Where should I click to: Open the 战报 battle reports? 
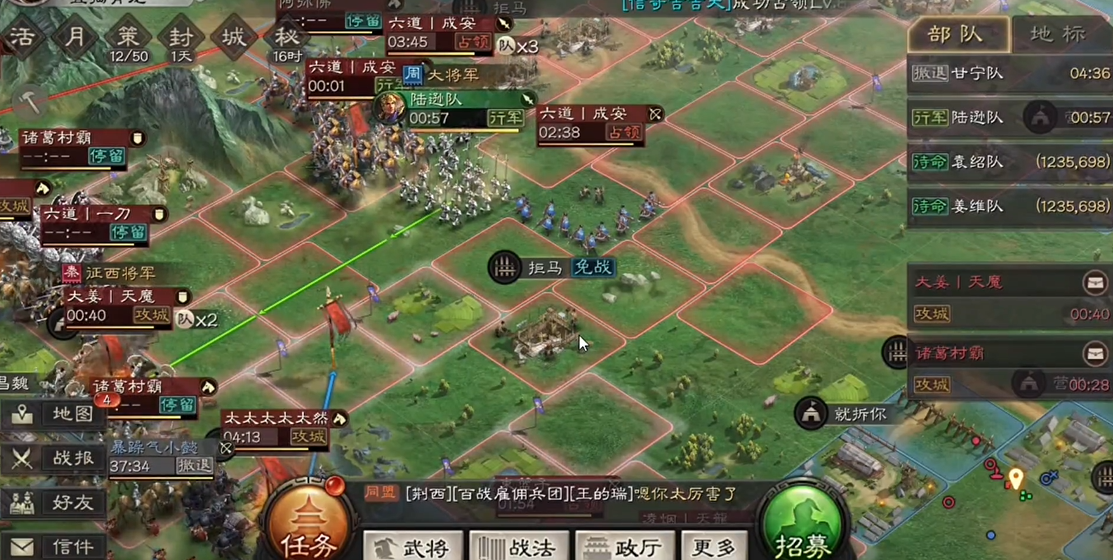[x=54, y=459]
